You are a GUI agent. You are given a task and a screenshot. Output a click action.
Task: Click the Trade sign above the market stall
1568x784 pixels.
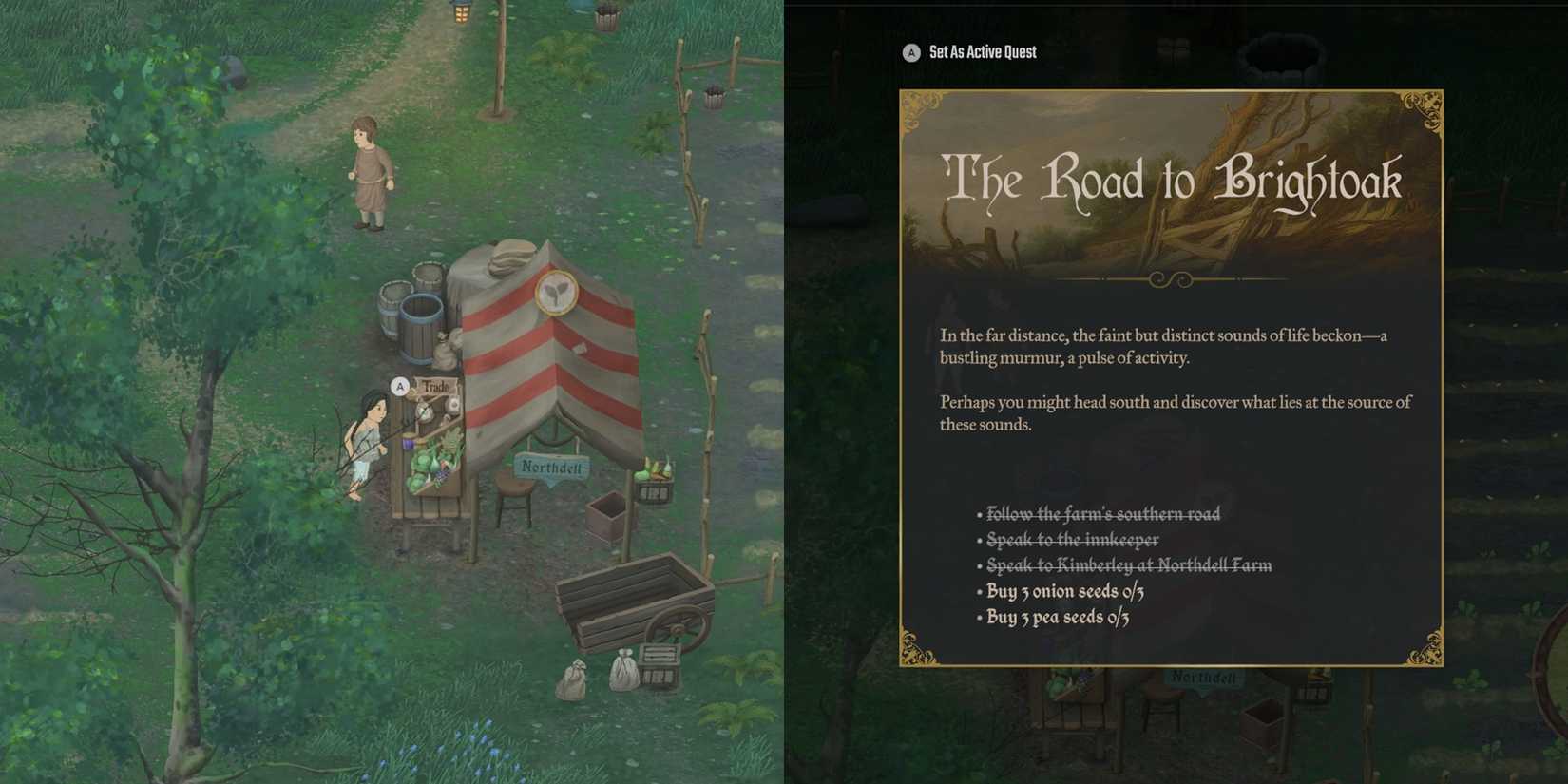(438, 388)
